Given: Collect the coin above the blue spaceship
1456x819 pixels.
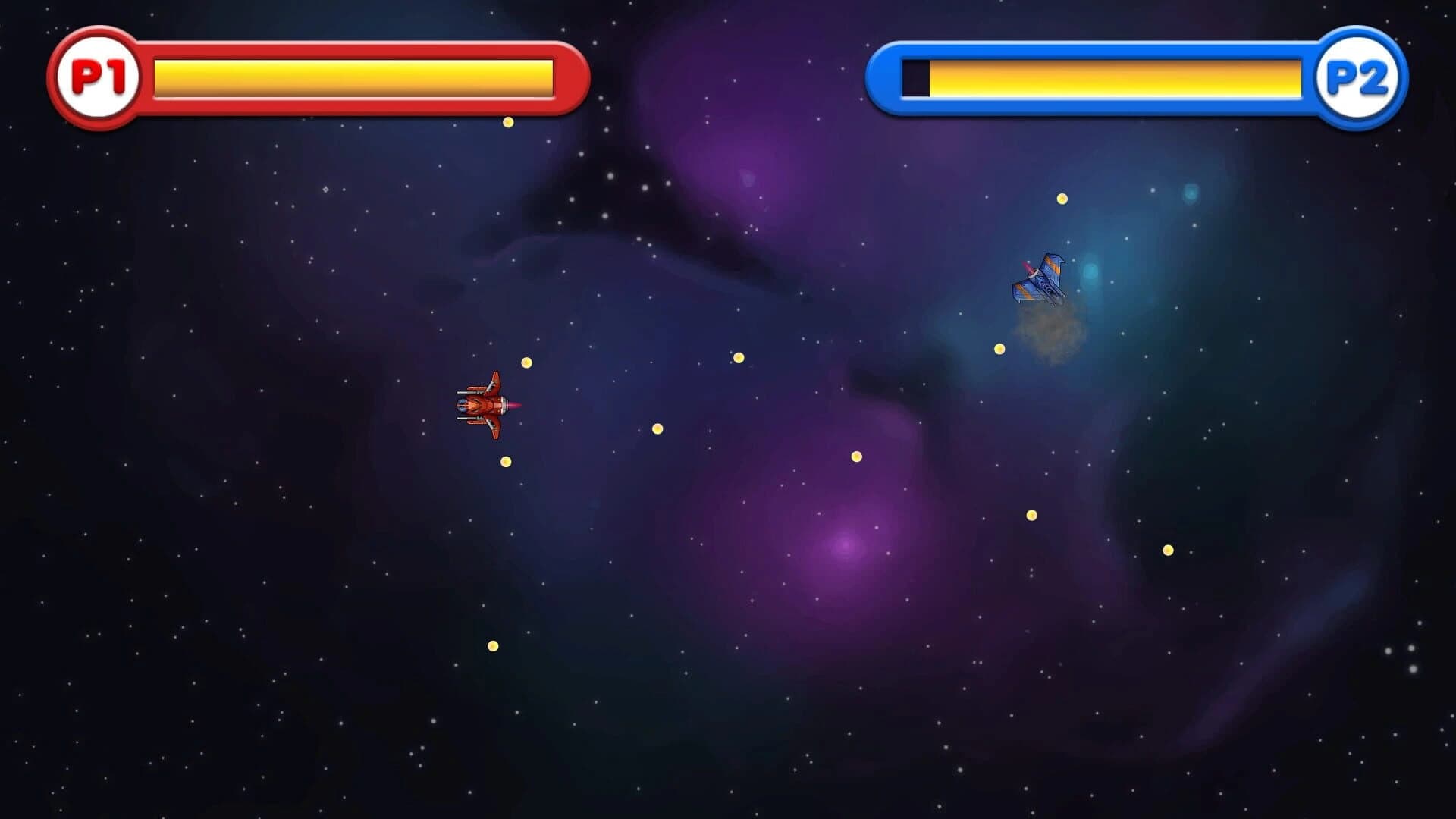Looking at the screenshot, I should click(1062, 199).
